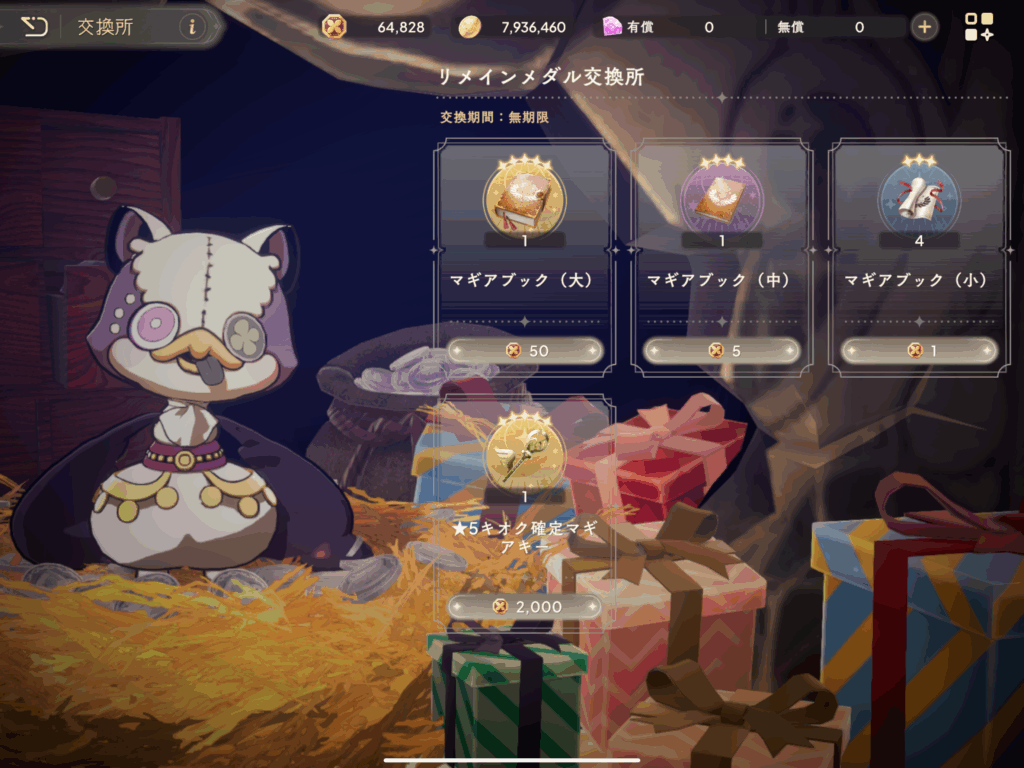Purchase the Magia Key for 2,000 medals
The image size is (1024, 768).
click(525, 606)
